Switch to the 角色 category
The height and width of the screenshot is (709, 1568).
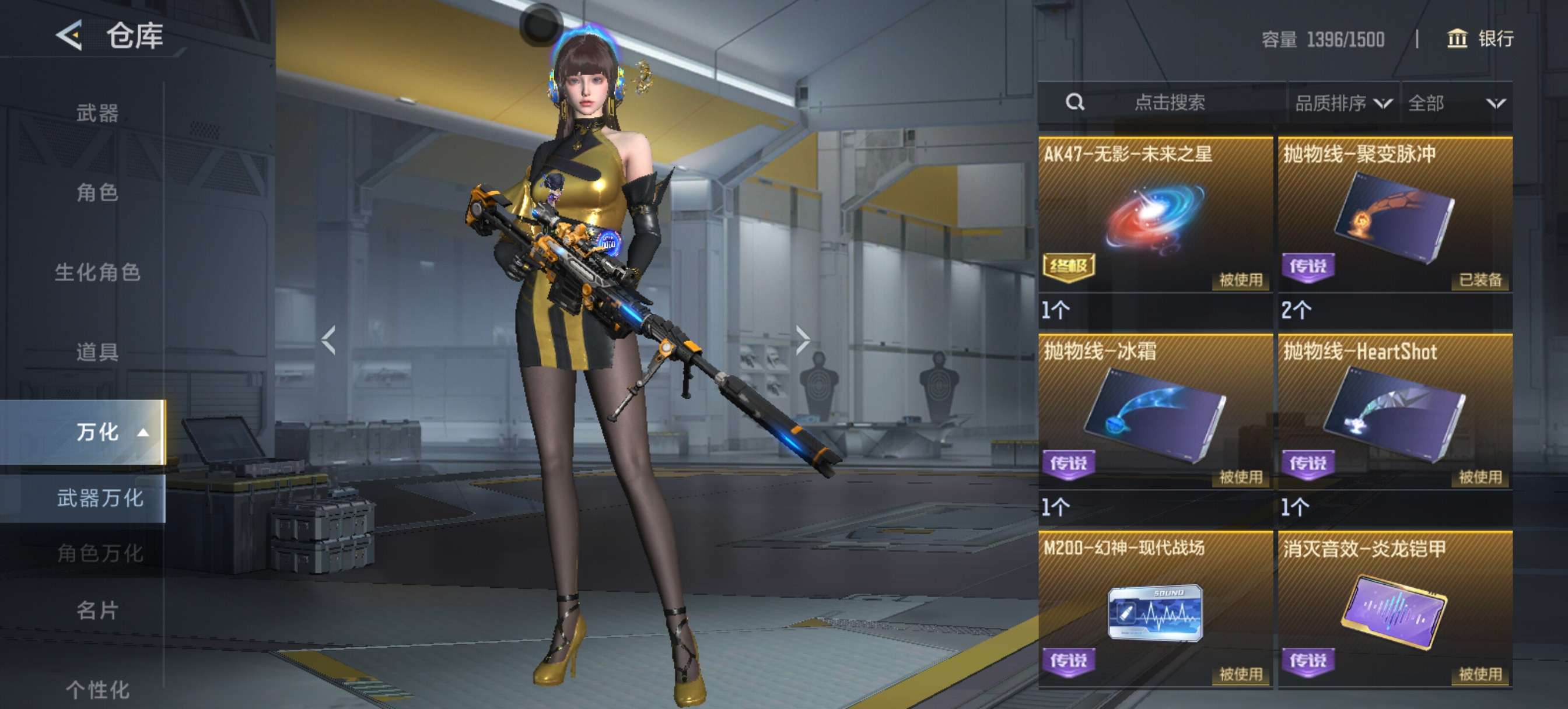[x=97, y=192]
